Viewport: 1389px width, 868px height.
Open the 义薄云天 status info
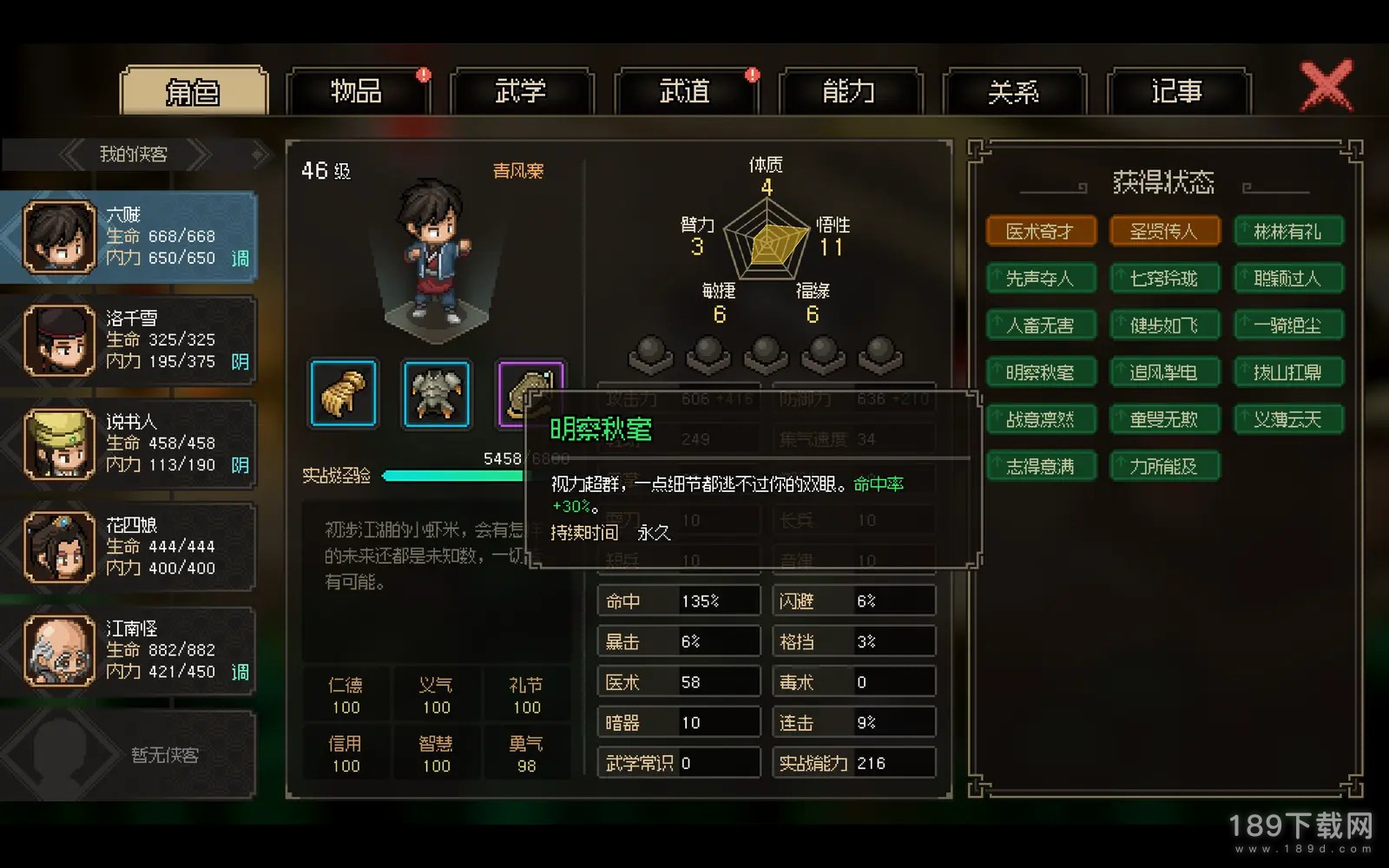[1288, 419]
